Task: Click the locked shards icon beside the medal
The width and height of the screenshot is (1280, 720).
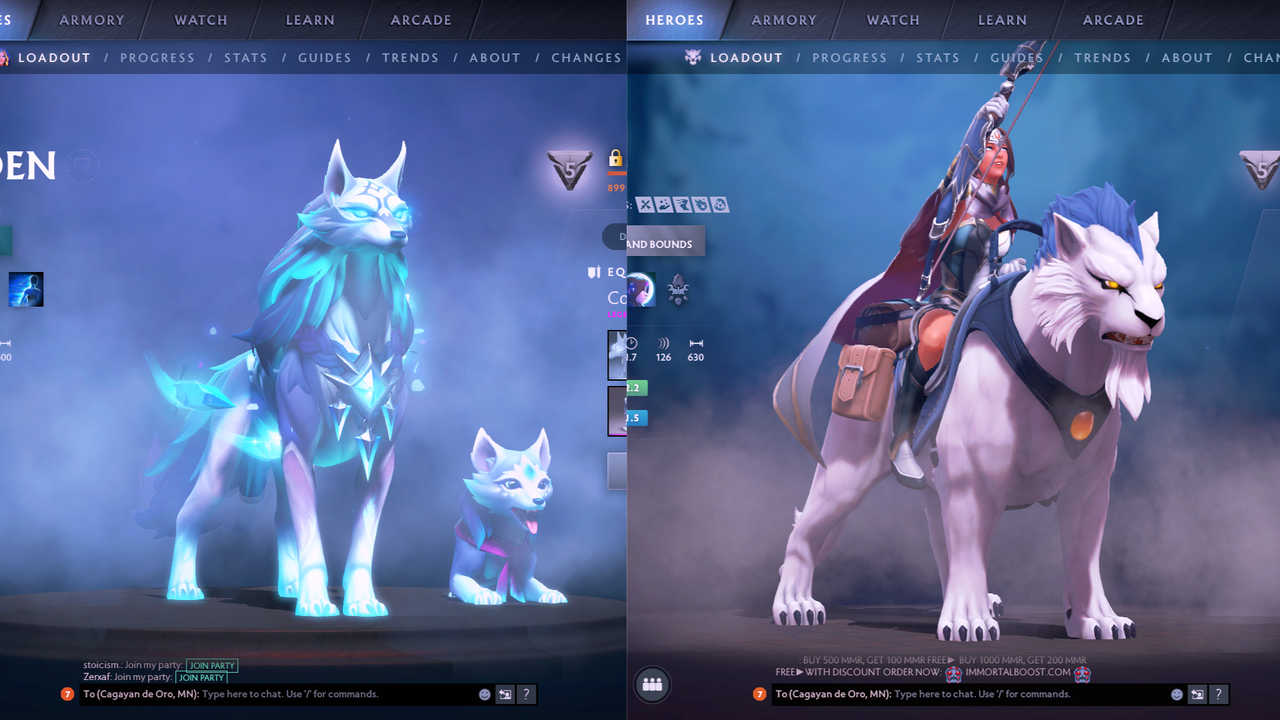Action: (x=617, y=157)
